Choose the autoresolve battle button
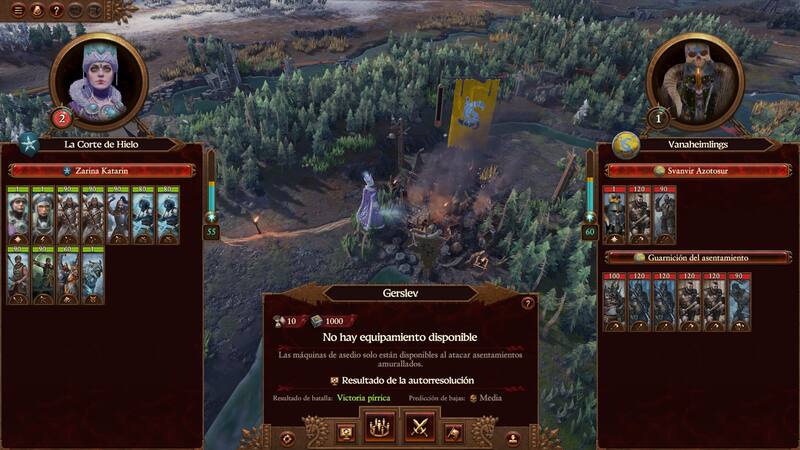800x450 pixels. coord(379,429)
